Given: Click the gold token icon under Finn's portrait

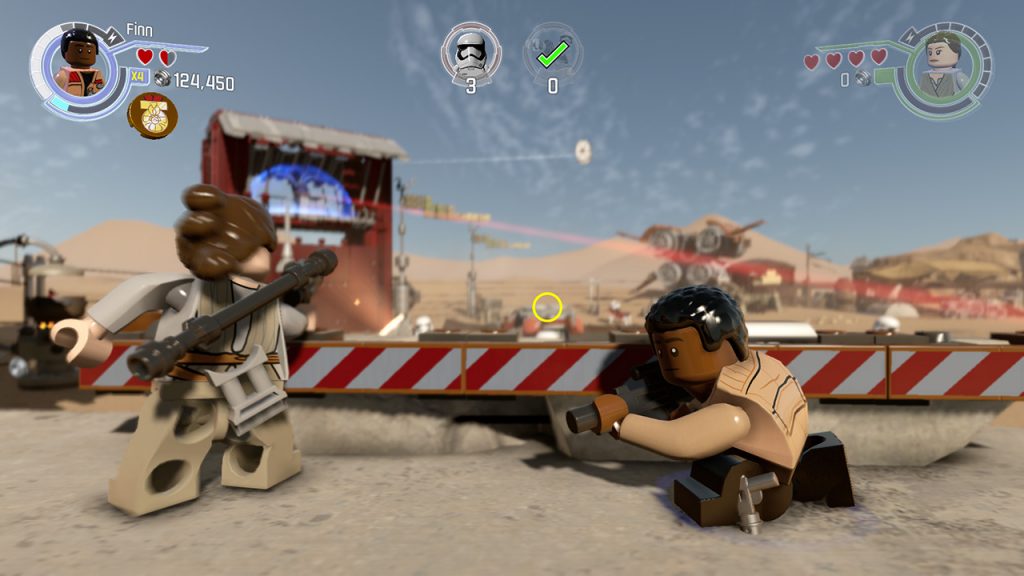Looking at the screenshot, I should tap(152, 116).
